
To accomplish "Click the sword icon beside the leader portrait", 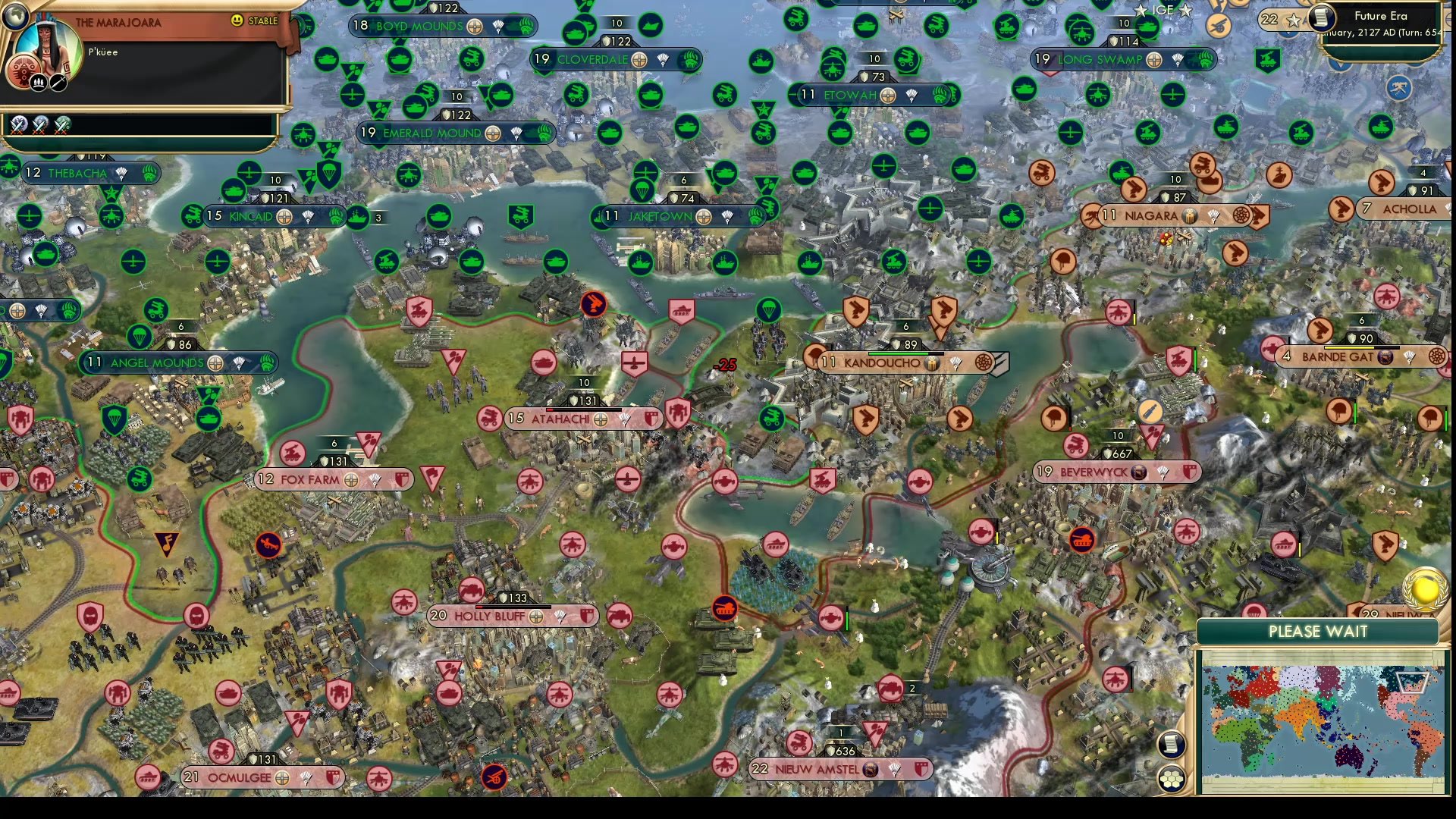I will (x=58, y=83).
